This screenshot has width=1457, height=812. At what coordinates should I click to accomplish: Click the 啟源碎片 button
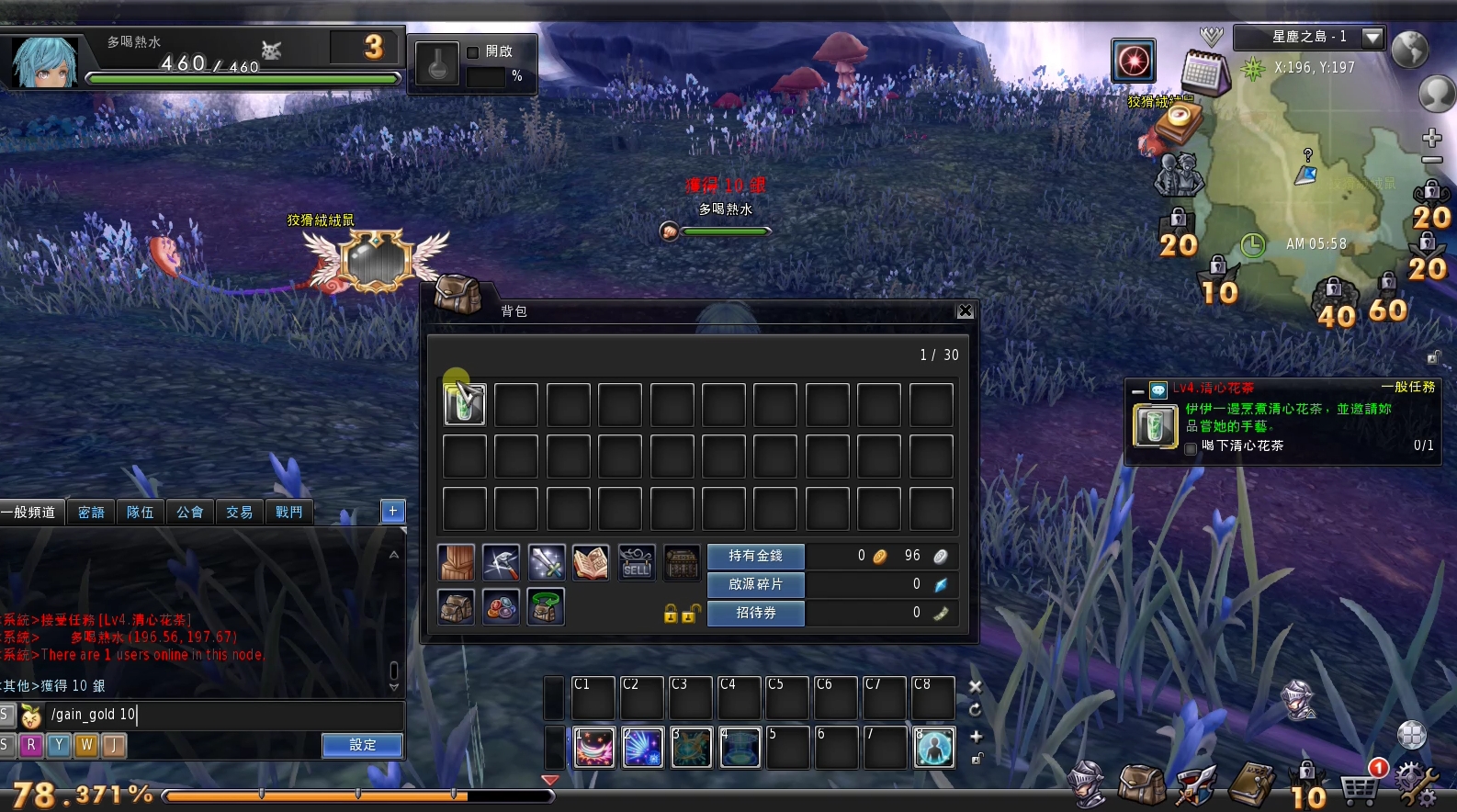click(x=755, y=584)
